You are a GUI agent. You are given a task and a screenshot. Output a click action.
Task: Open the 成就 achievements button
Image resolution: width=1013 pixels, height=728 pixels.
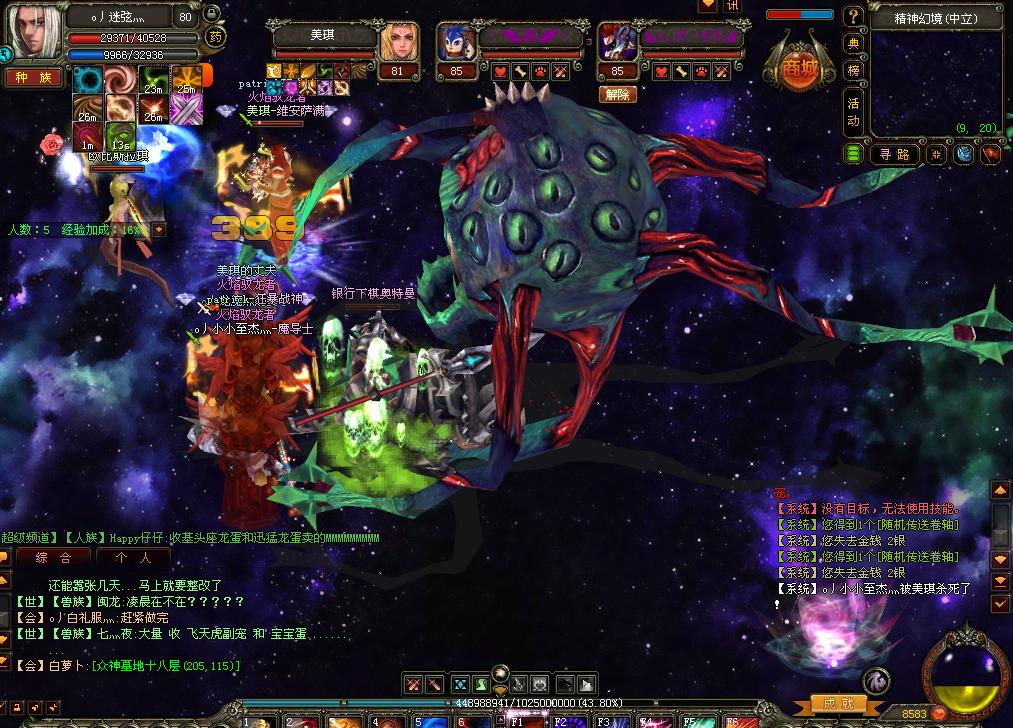click(x=838, y=703)
